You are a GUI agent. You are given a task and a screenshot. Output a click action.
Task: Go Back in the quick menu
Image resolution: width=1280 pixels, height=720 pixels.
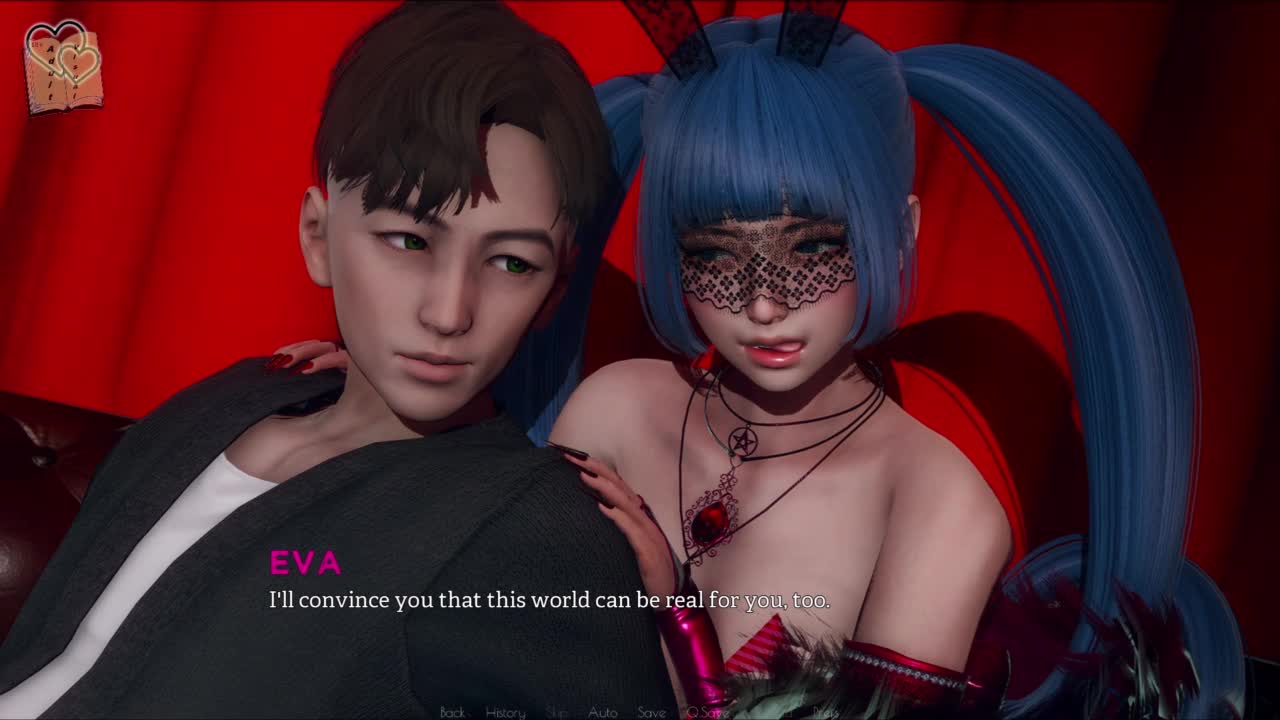pyautogui.click(x=452, y=712)
